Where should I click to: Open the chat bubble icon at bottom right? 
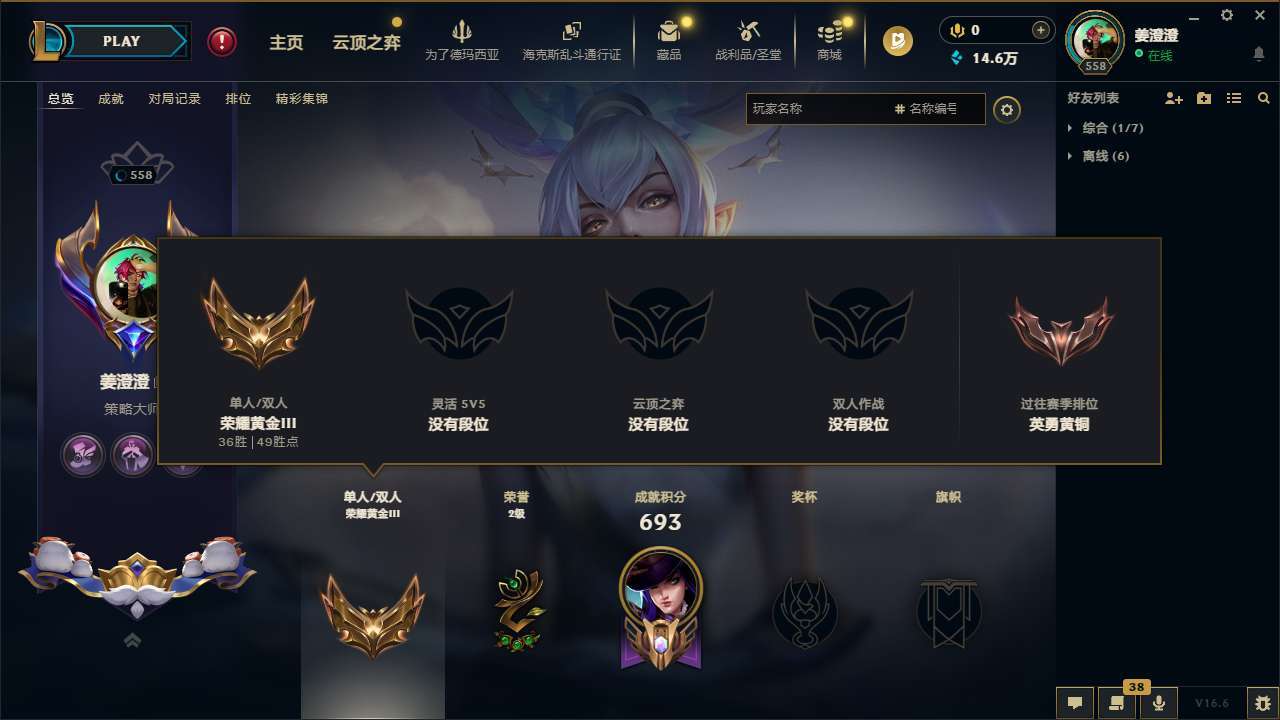coord(1073,702)
